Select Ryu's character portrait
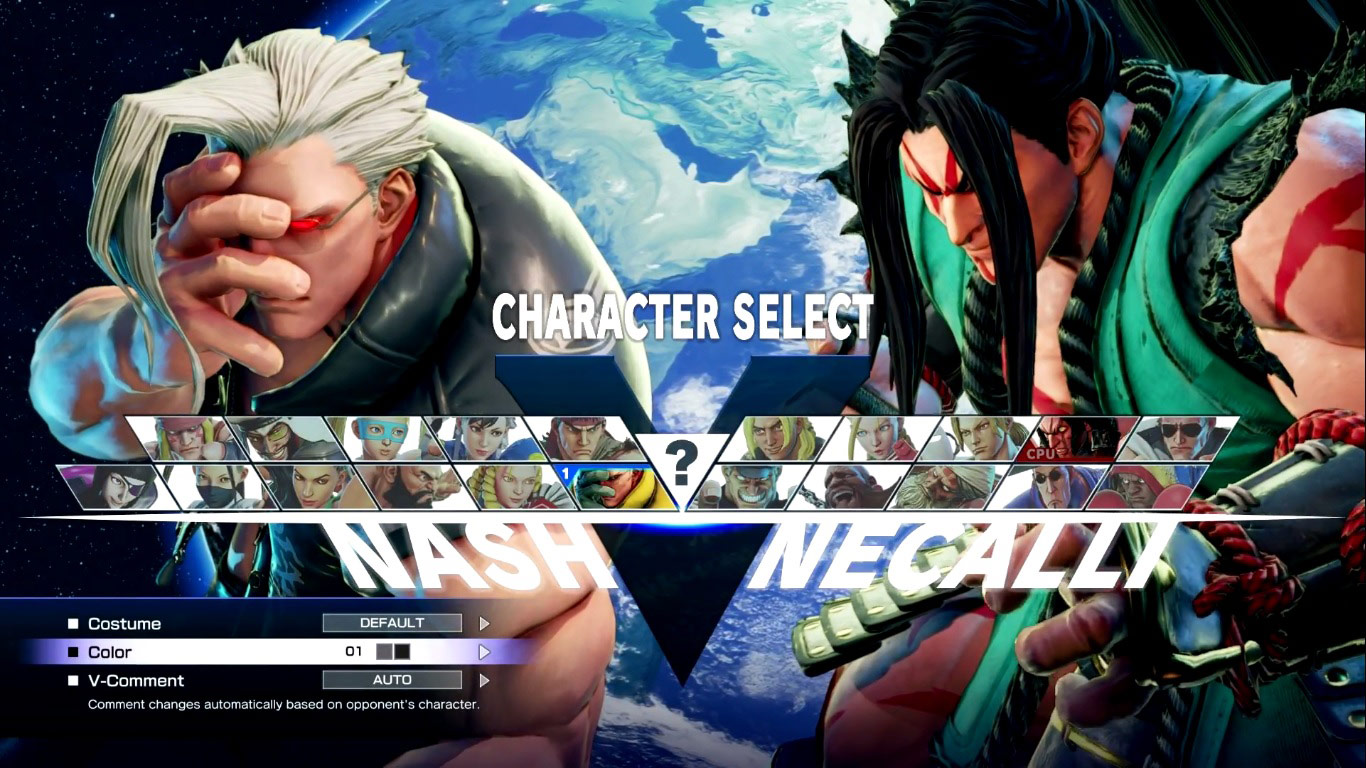Screen dimensions: 1366x768 point(580,437)
